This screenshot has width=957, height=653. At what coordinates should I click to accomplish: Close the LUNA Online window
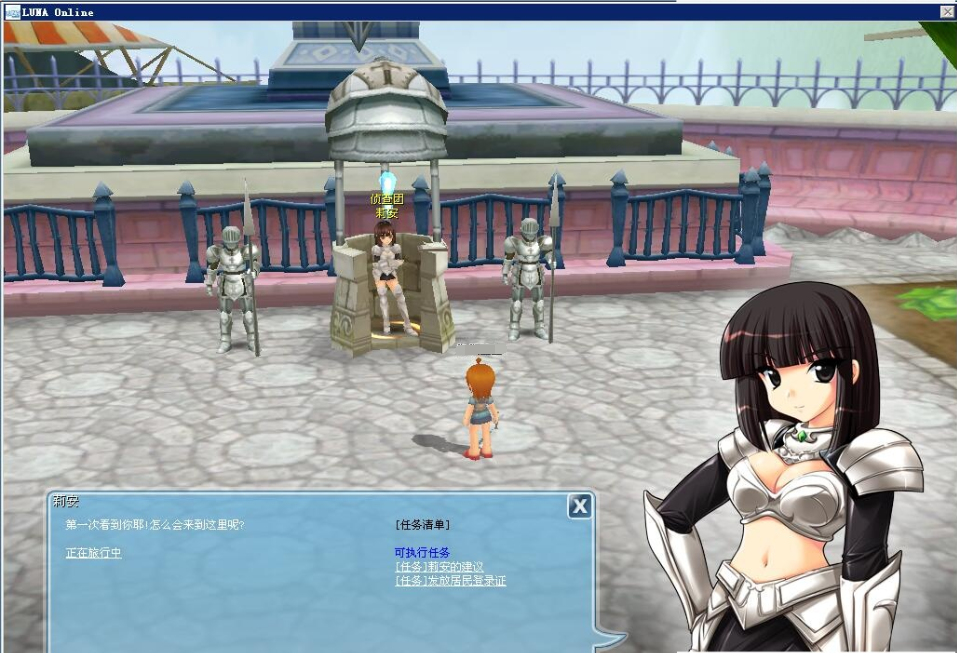click(946, 12)
